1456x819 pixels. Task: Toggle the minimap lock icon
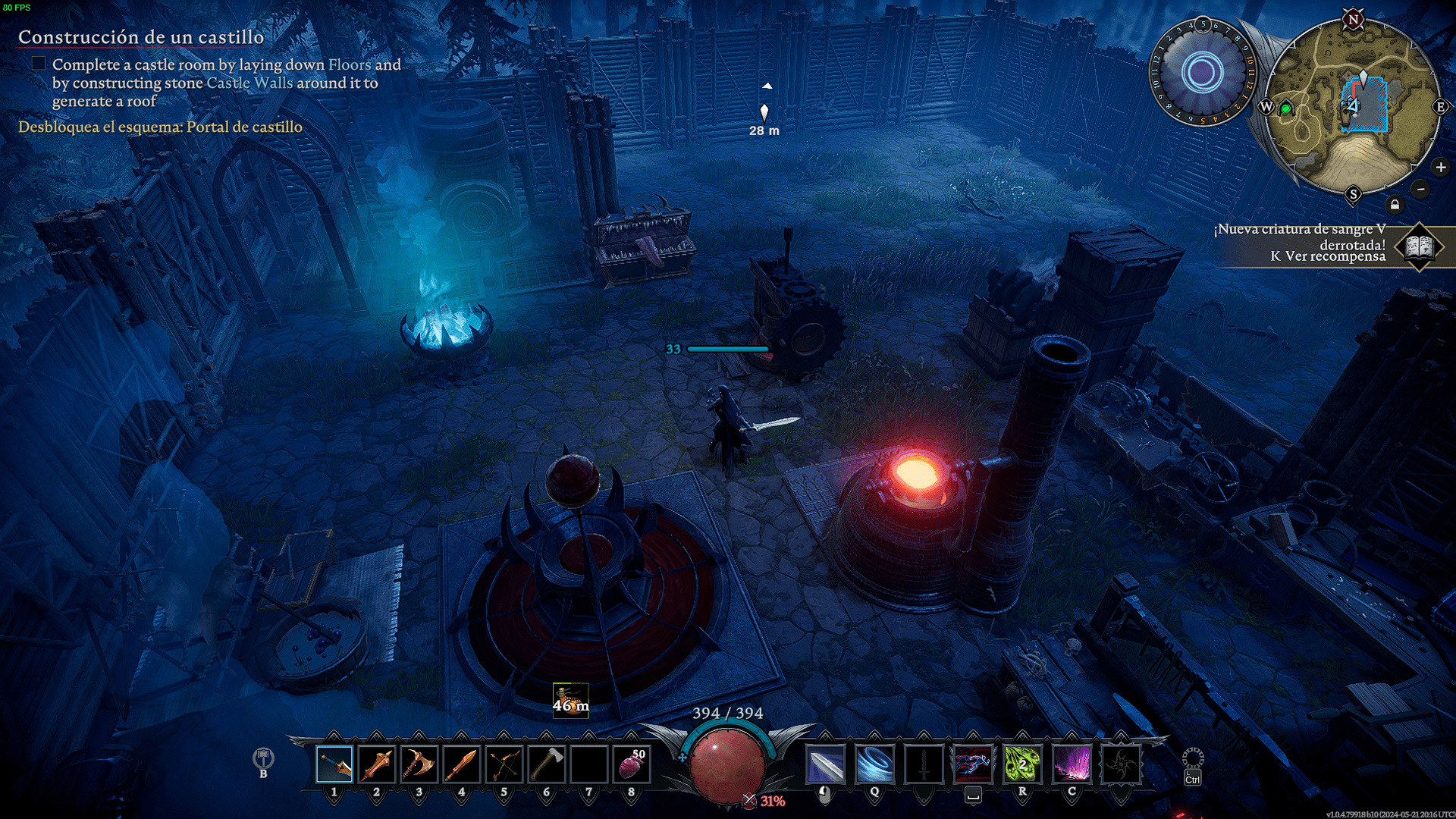click(x=1395, y=205)
